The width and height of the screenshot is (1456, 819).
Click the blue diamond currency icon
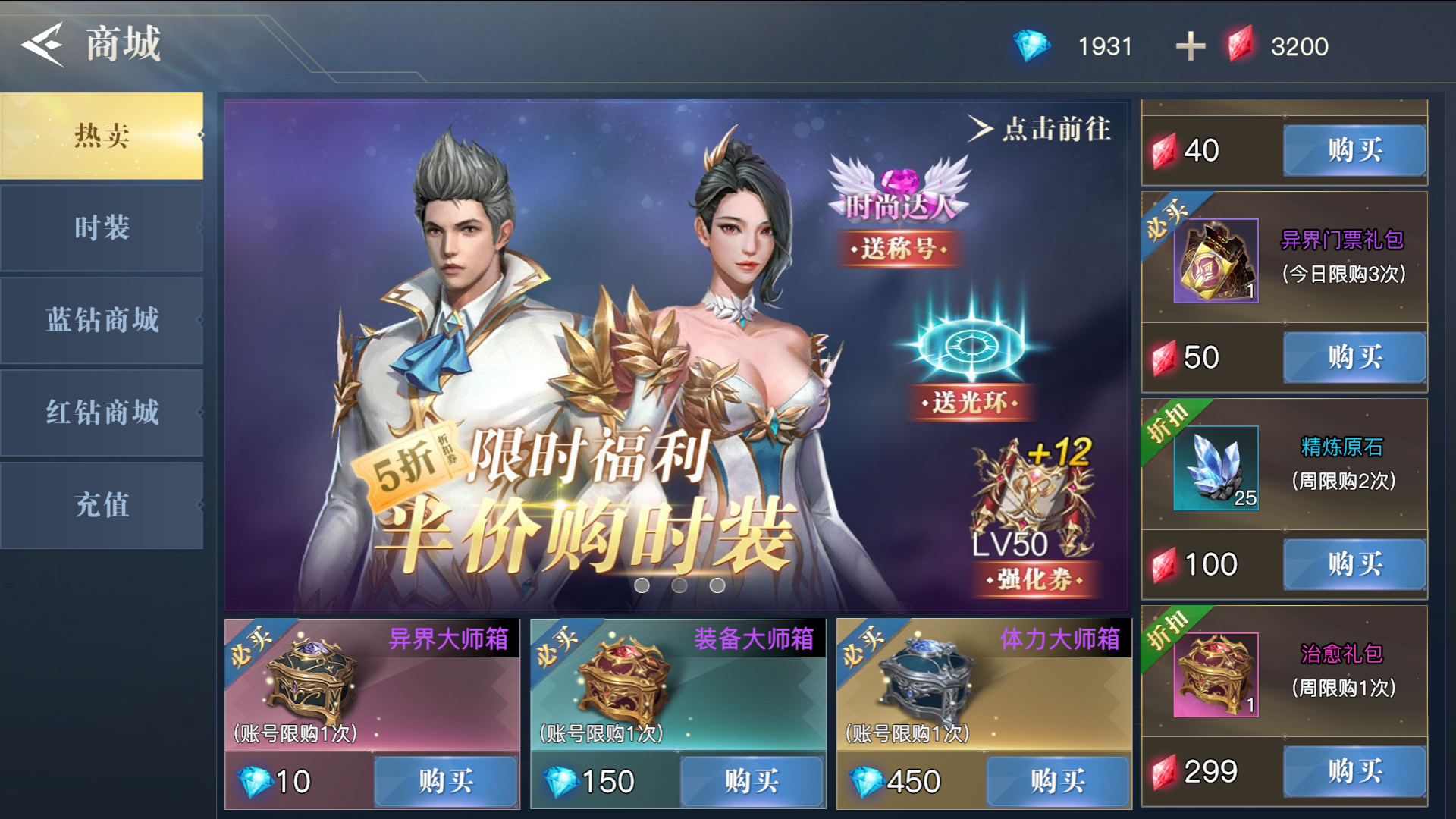click(x=1031, y=45)
